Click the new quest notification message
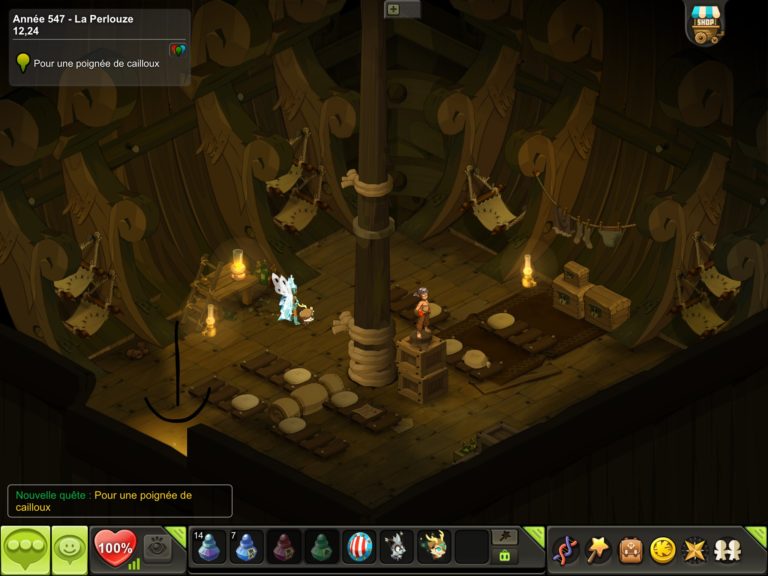The width and height of the screenshot is (768, 576). (x=120, y=501)
